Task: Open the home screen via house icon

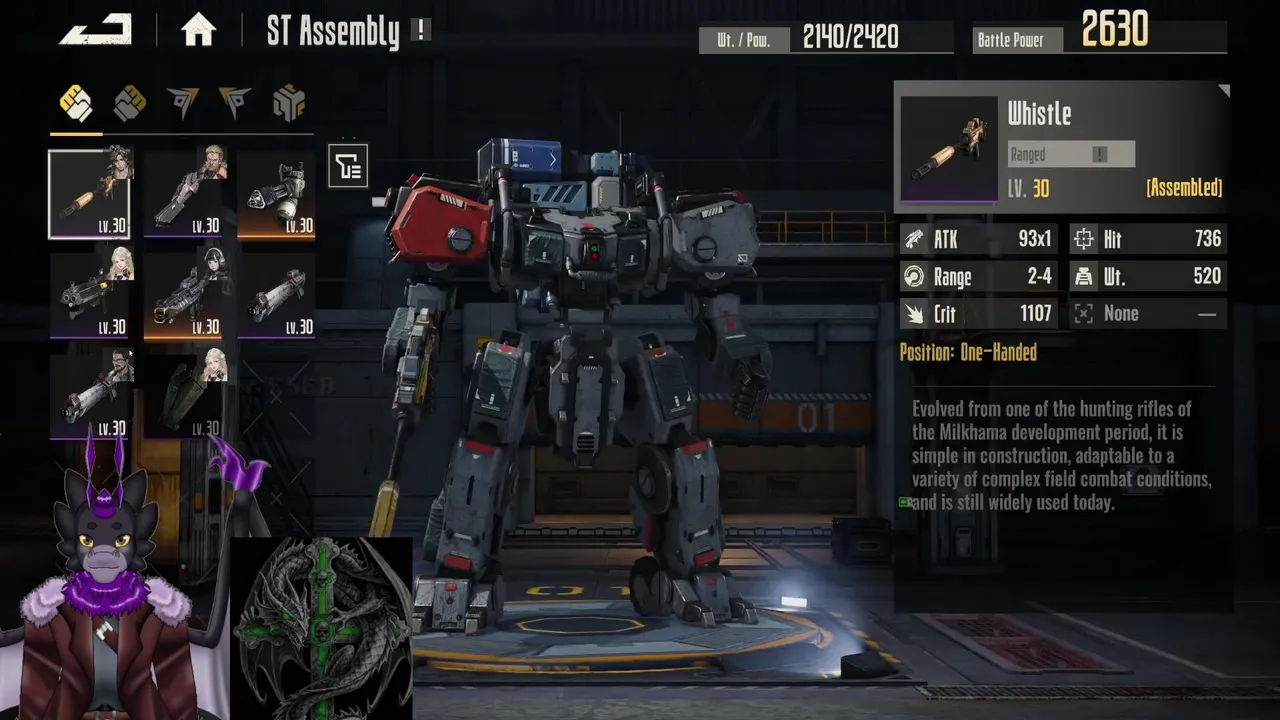Action: [x=198, y=31]
